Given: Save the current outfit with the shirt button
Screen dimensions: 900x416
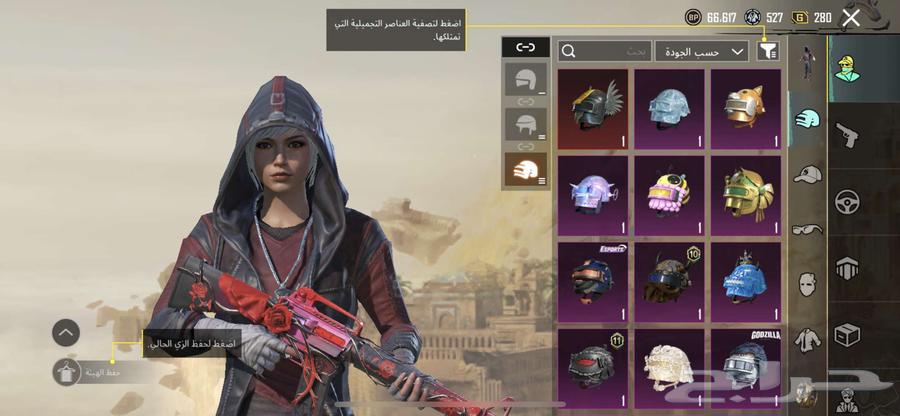Looking at the screenshot, I should [66, 372].
